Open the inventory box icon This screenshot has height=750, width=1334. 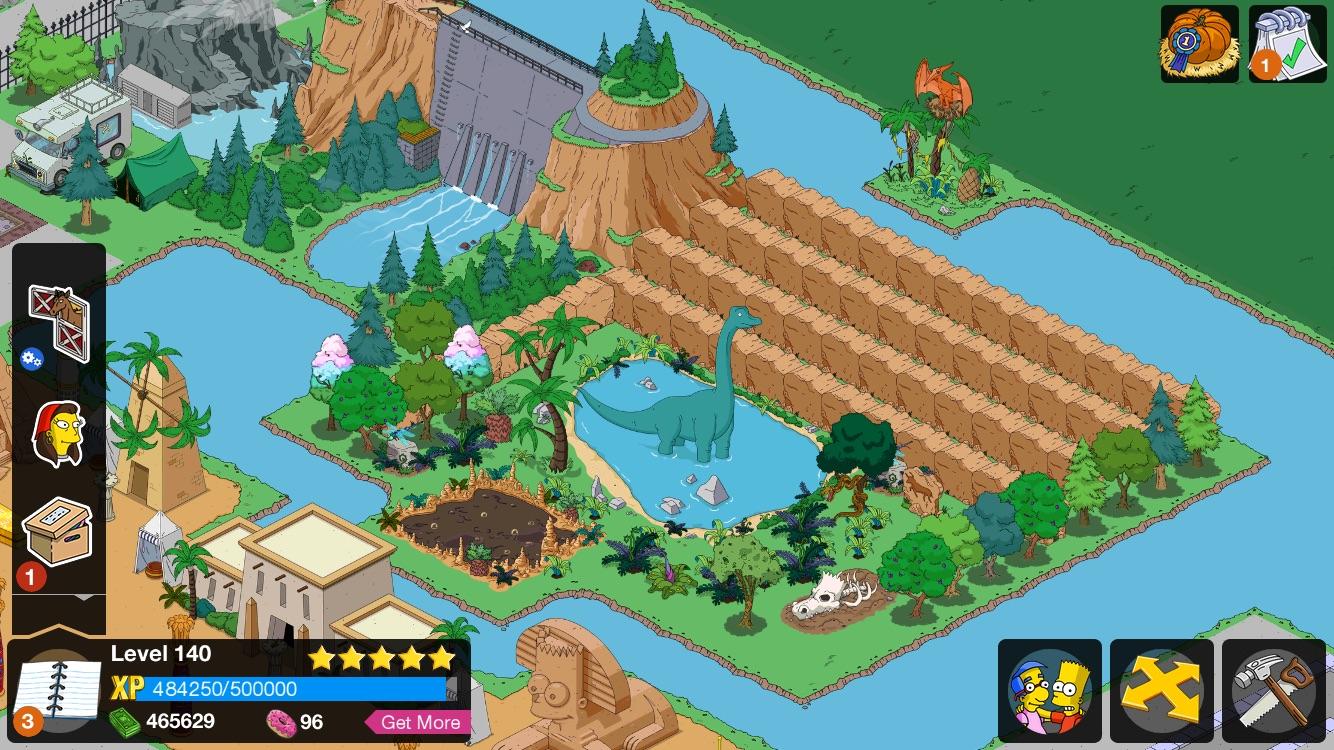click(x=60, y=532)
